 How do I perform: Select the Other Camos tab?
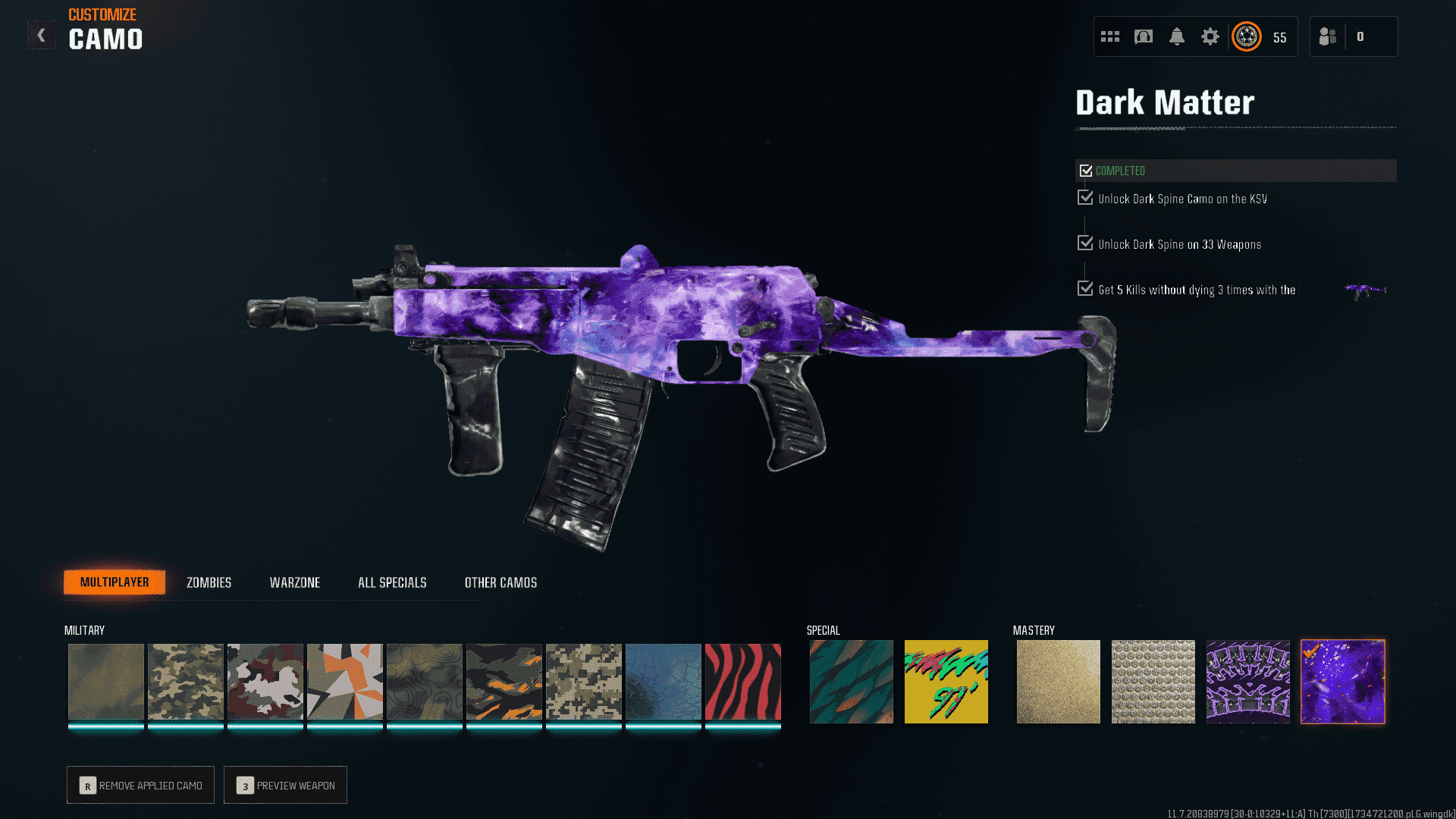point(500,582)
